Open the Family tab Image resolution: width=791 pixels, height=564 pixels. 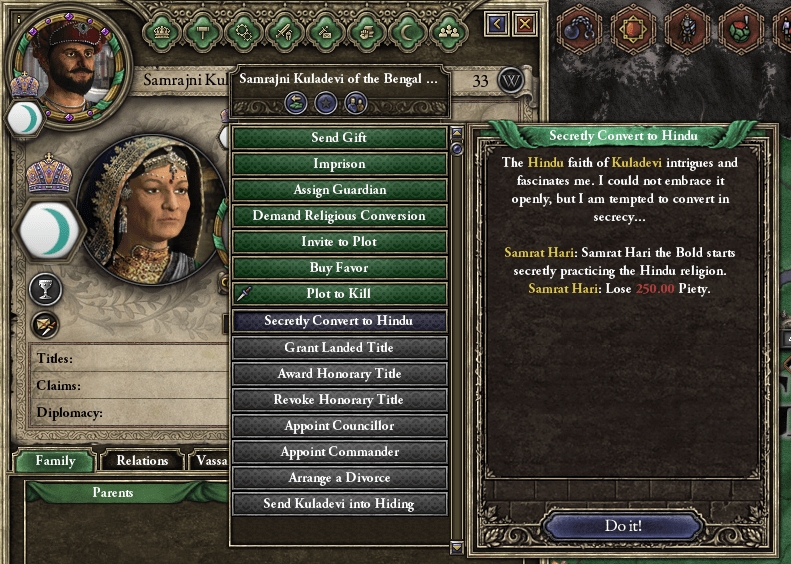55,460
